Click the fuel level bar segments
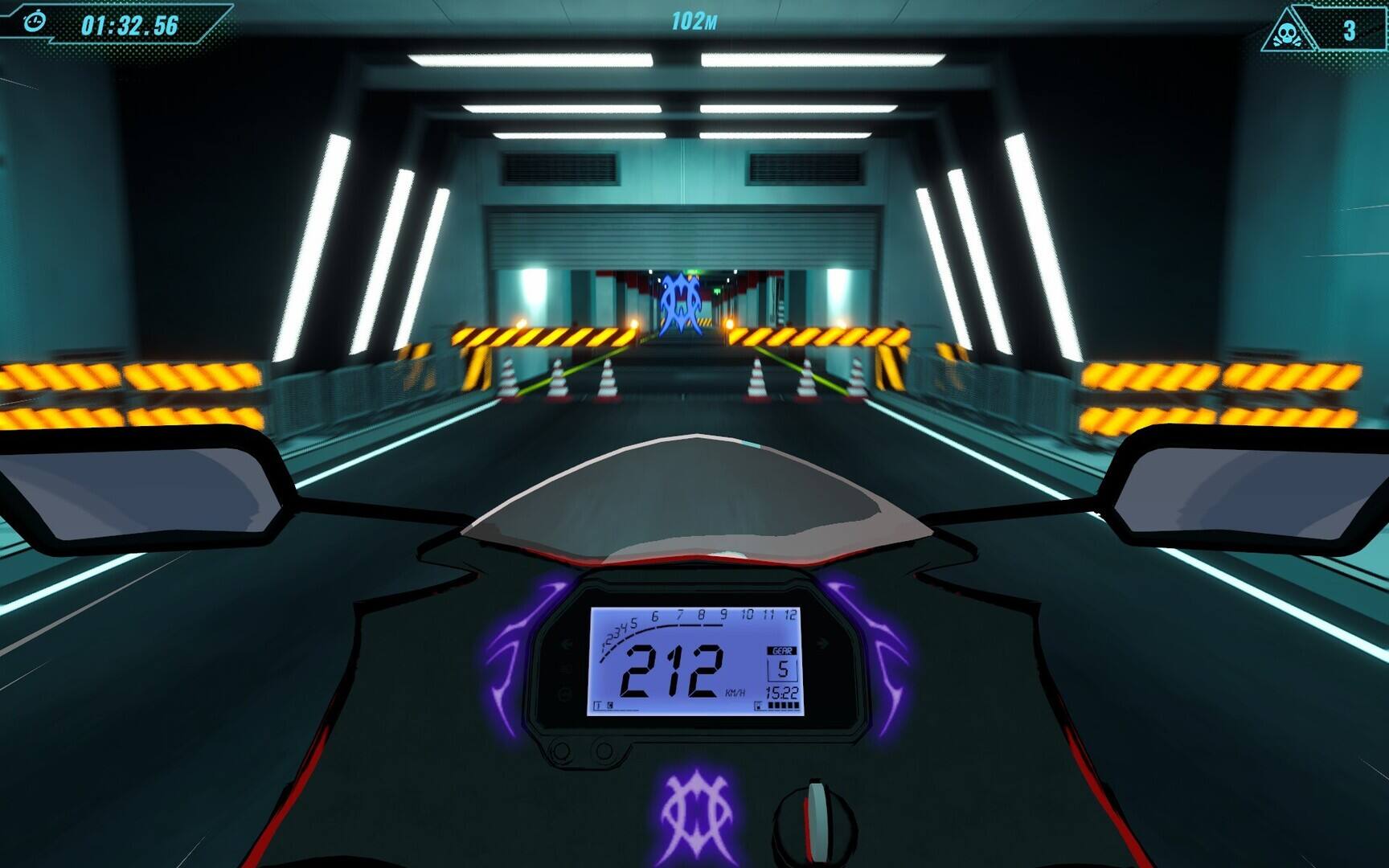1389x868 pixels. coord(782,705)
